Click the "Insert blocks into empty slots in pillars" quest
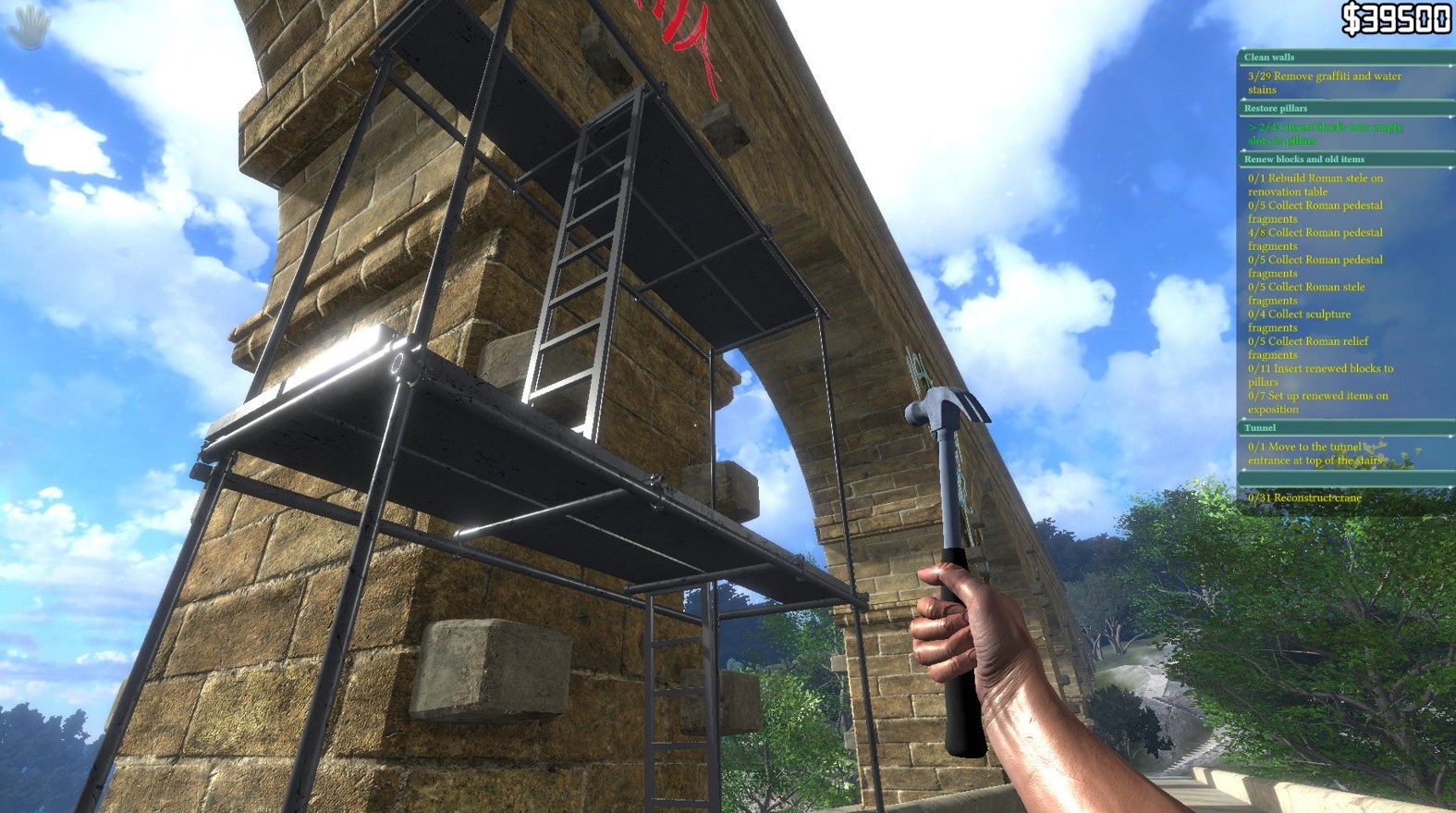The height and width of the screenshot is (813, 1456). pyautogui.click(x=1324, y=134)
